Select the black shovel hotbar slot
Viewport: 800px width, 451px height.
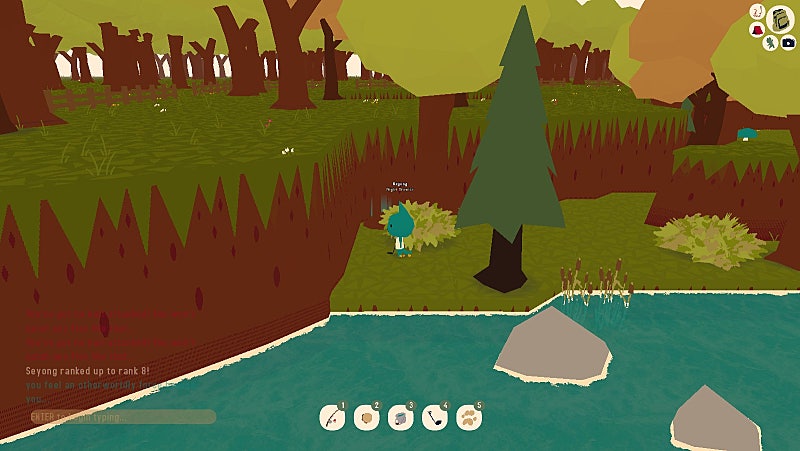[434, 417]
